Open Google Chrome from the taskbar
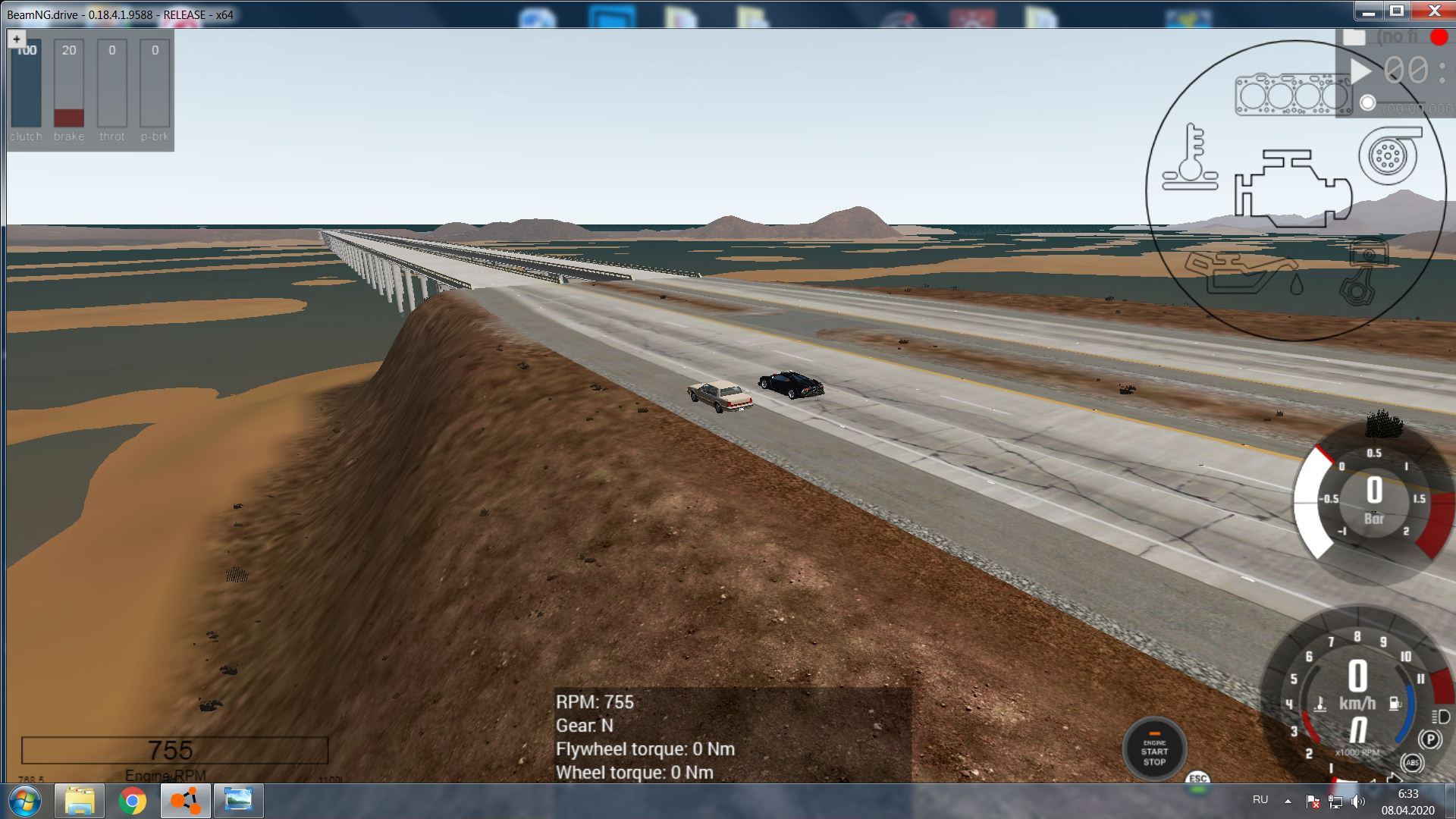The image size is (1456, 819). [132, 801]
